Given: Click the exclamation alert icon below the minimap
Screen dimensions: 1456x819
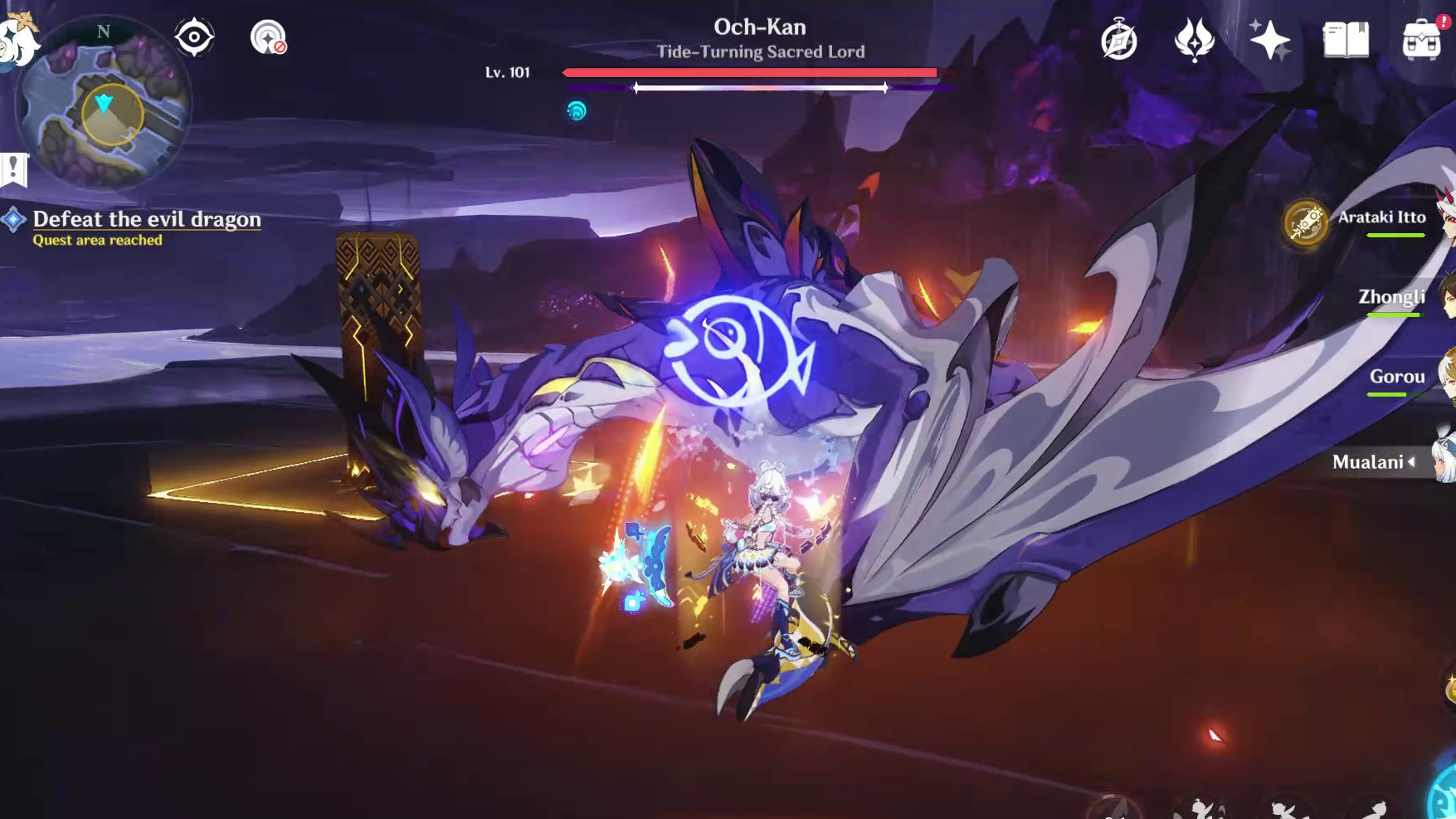Looking at the screenshot, I should pos(13,164).
